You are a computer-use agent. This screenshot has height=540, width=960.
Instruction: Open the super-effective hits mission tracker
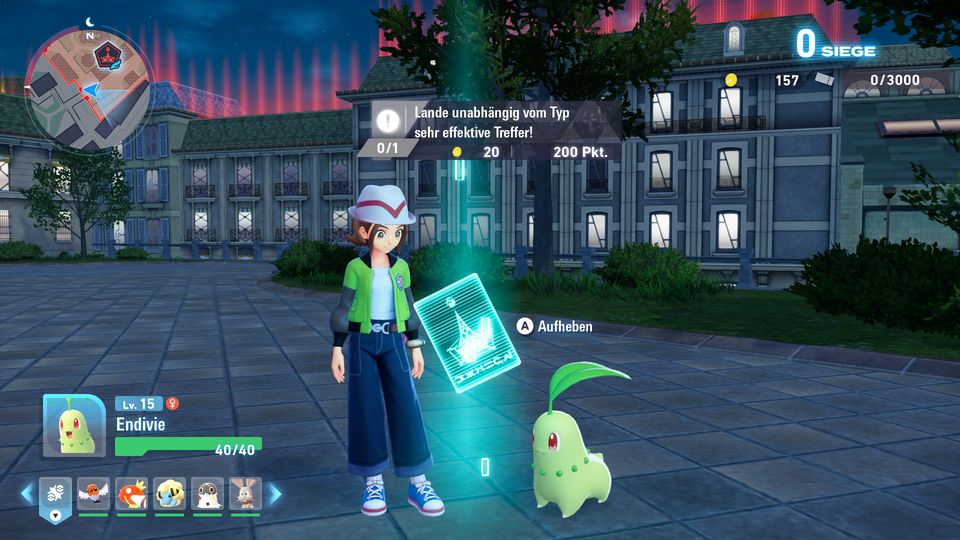click(496, 131)
